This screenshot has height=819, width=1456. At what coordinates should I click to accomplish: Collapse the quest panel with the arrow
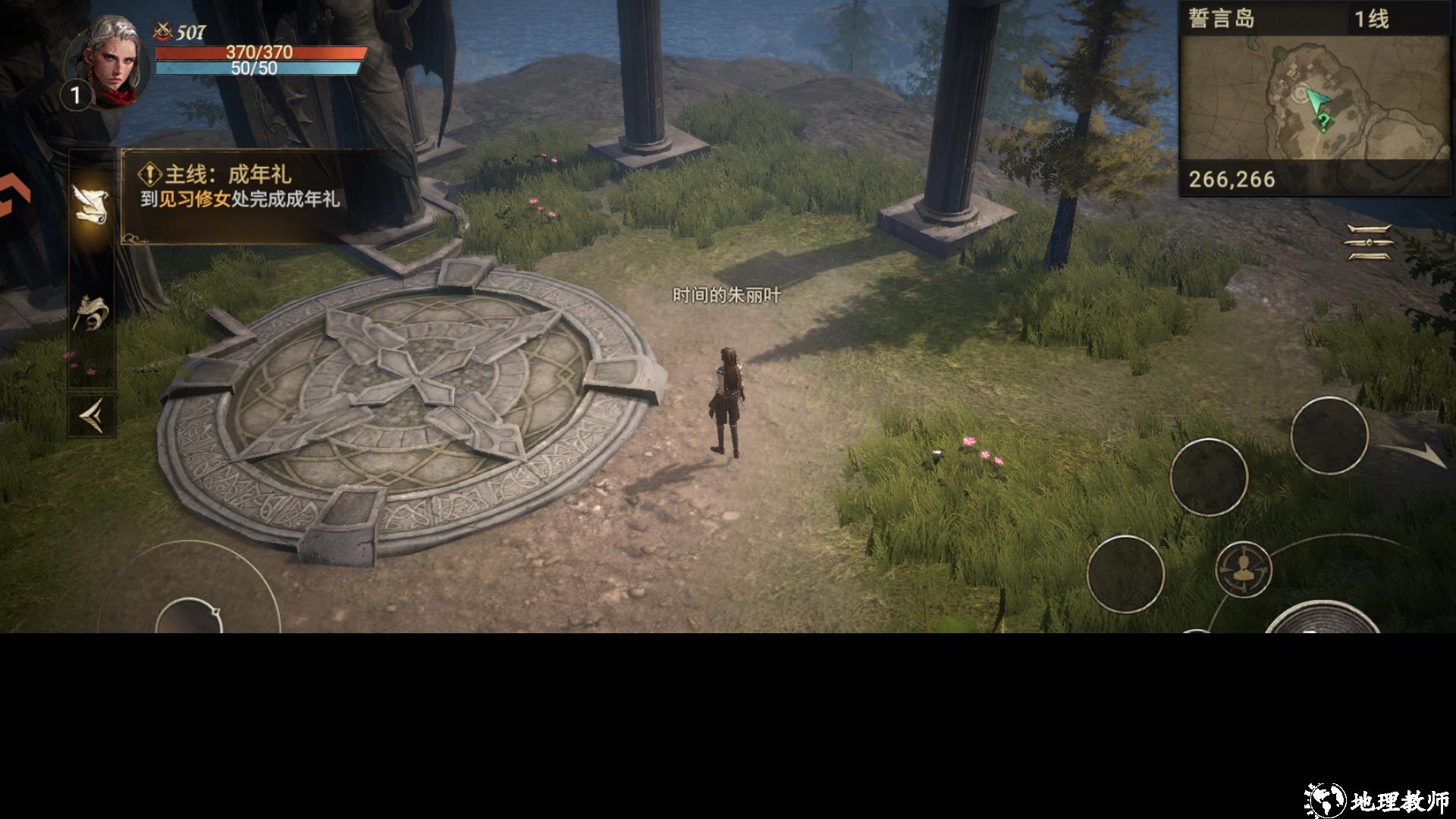pyautogui.click(x=92, y=416)
